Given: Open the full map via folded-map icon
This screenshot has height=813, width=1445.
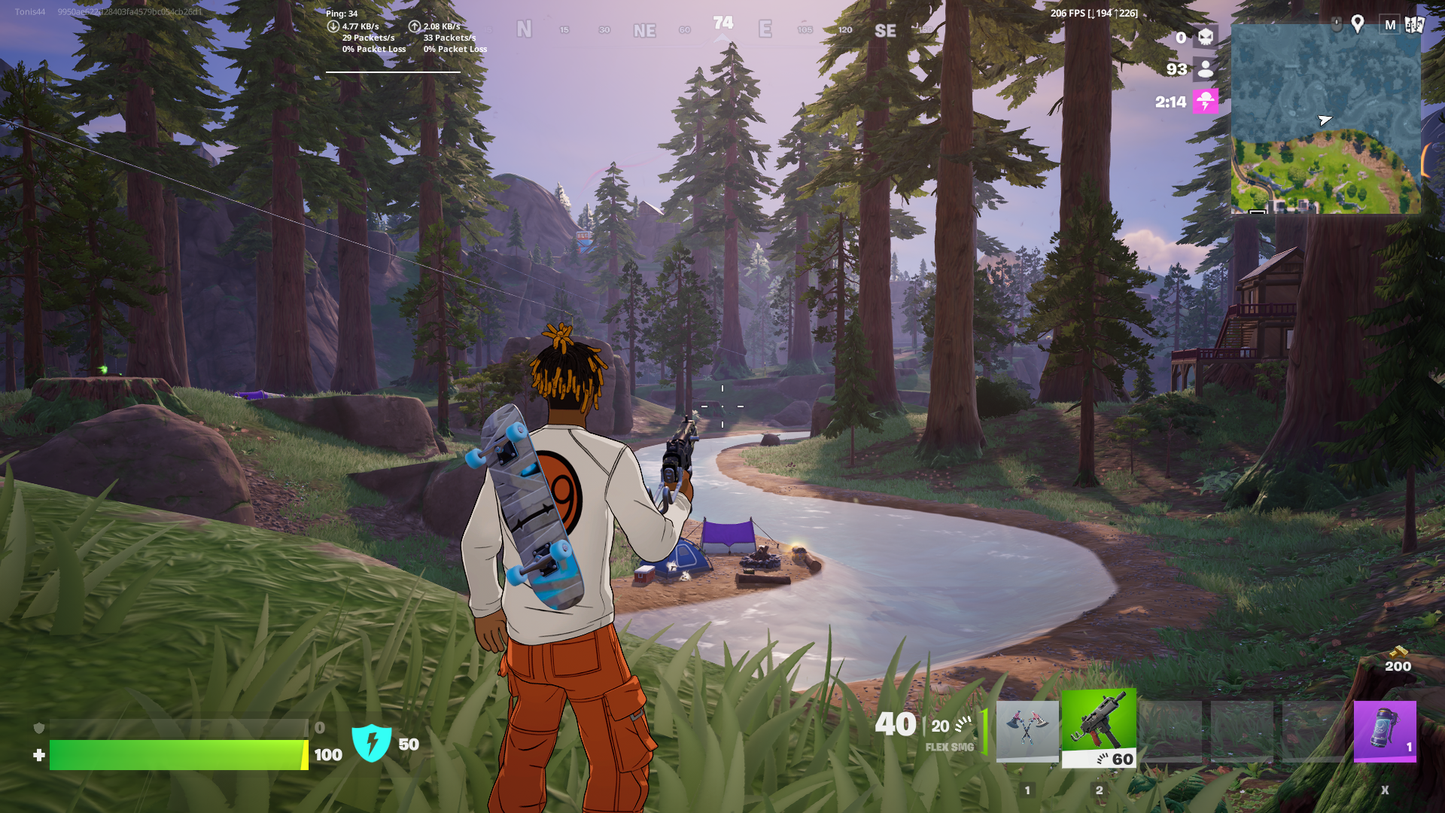Looking at the screenshot, I should tap(1414, 24).
